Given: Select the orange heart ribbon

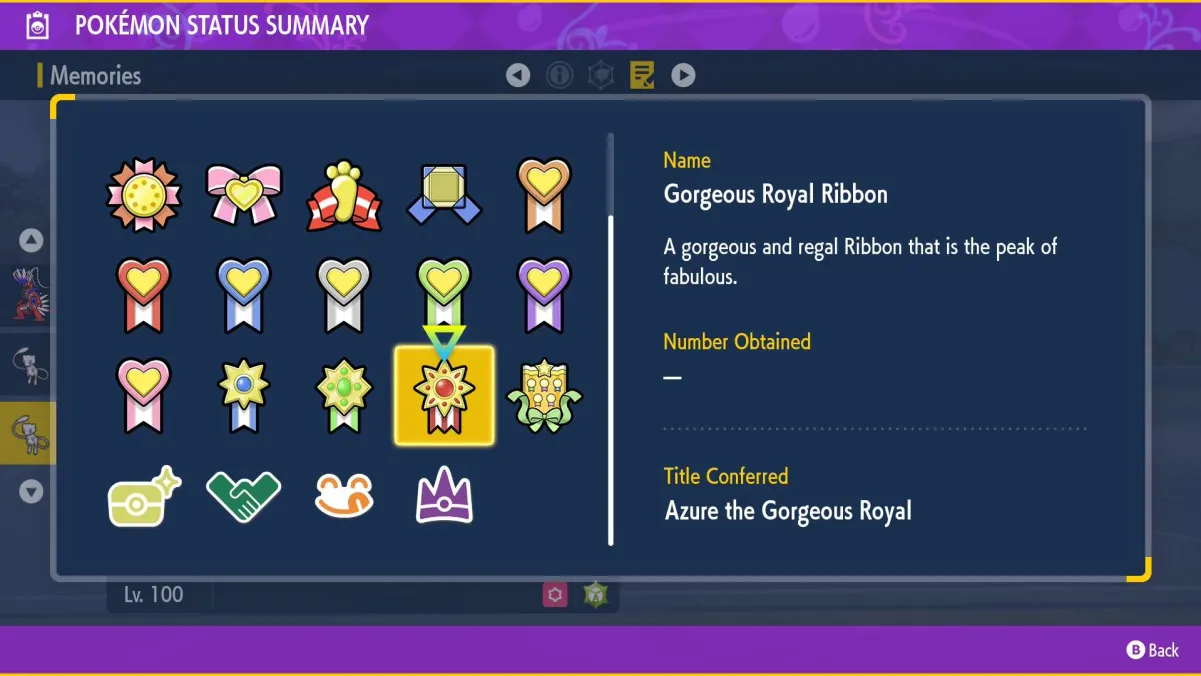Looking at the screenshot, I should pos(544,193).
